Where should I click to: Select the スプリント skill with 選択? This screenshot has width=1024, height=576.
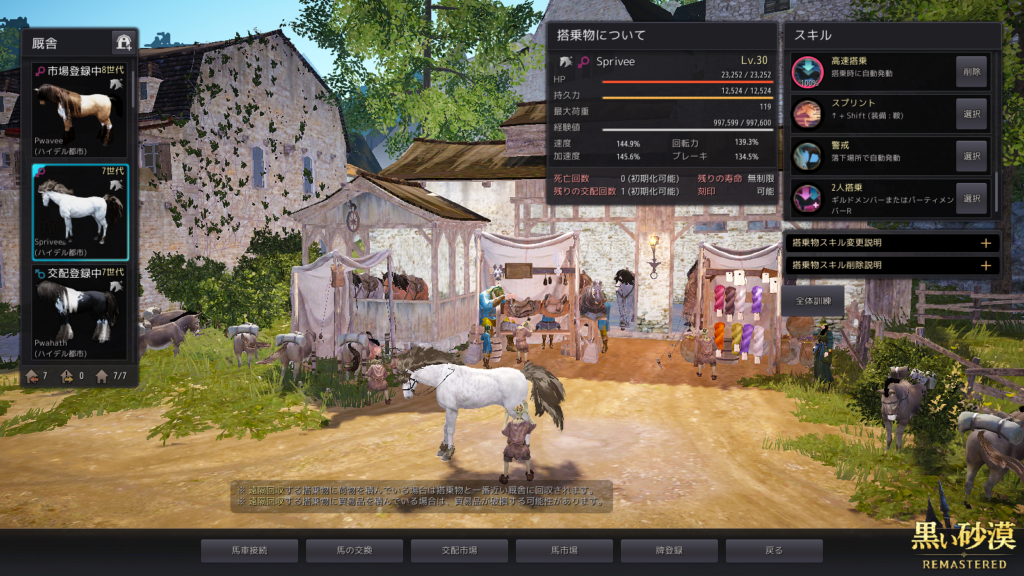(x=971, y=114)
